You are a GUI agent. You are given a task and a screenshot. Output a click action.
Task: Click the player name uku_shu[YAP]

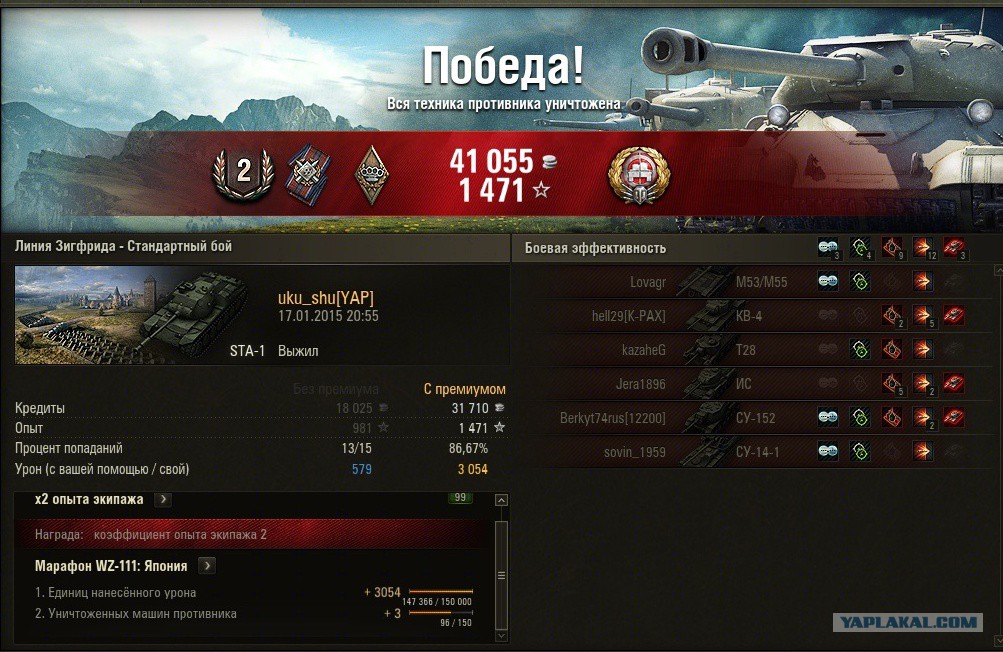[x=326, y=298]
